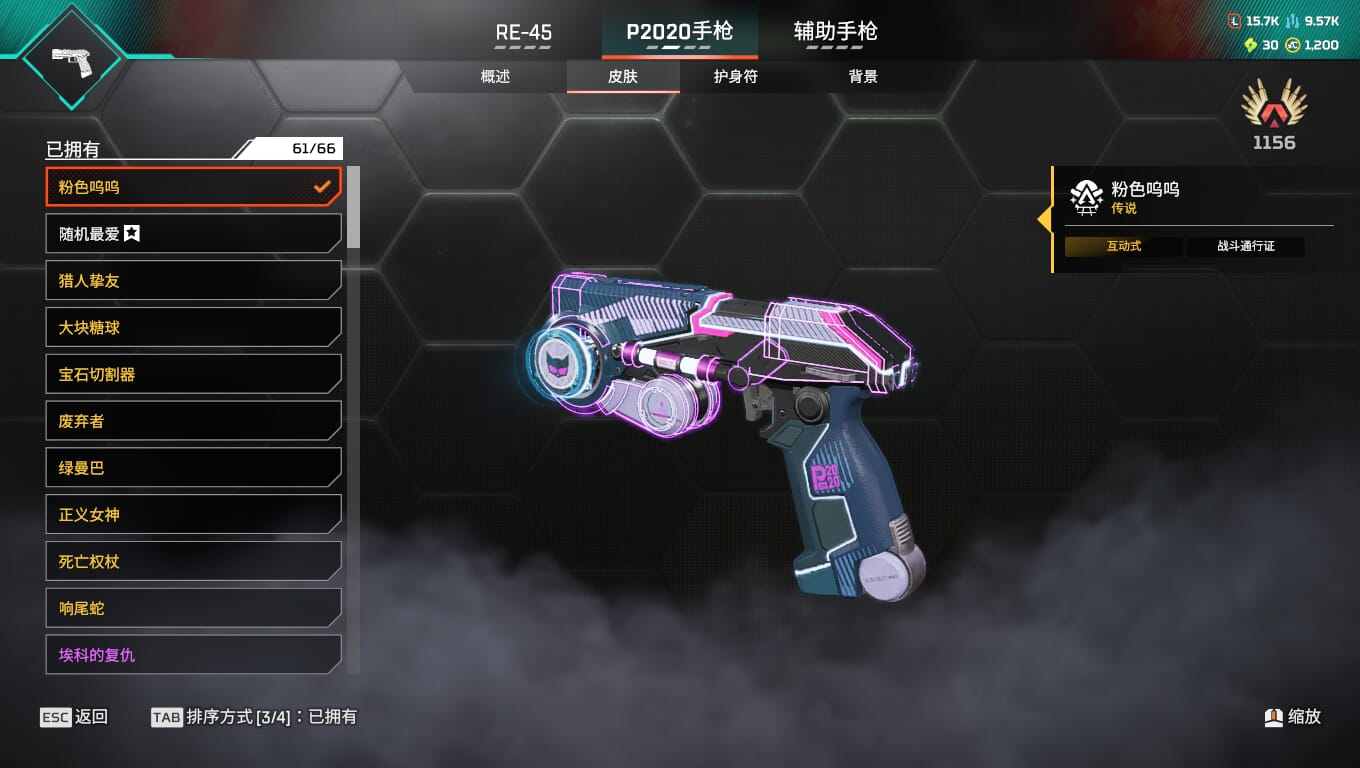Screen dimensions: 1360x768
Task: Click the 返回 back button
Action: 75,717
